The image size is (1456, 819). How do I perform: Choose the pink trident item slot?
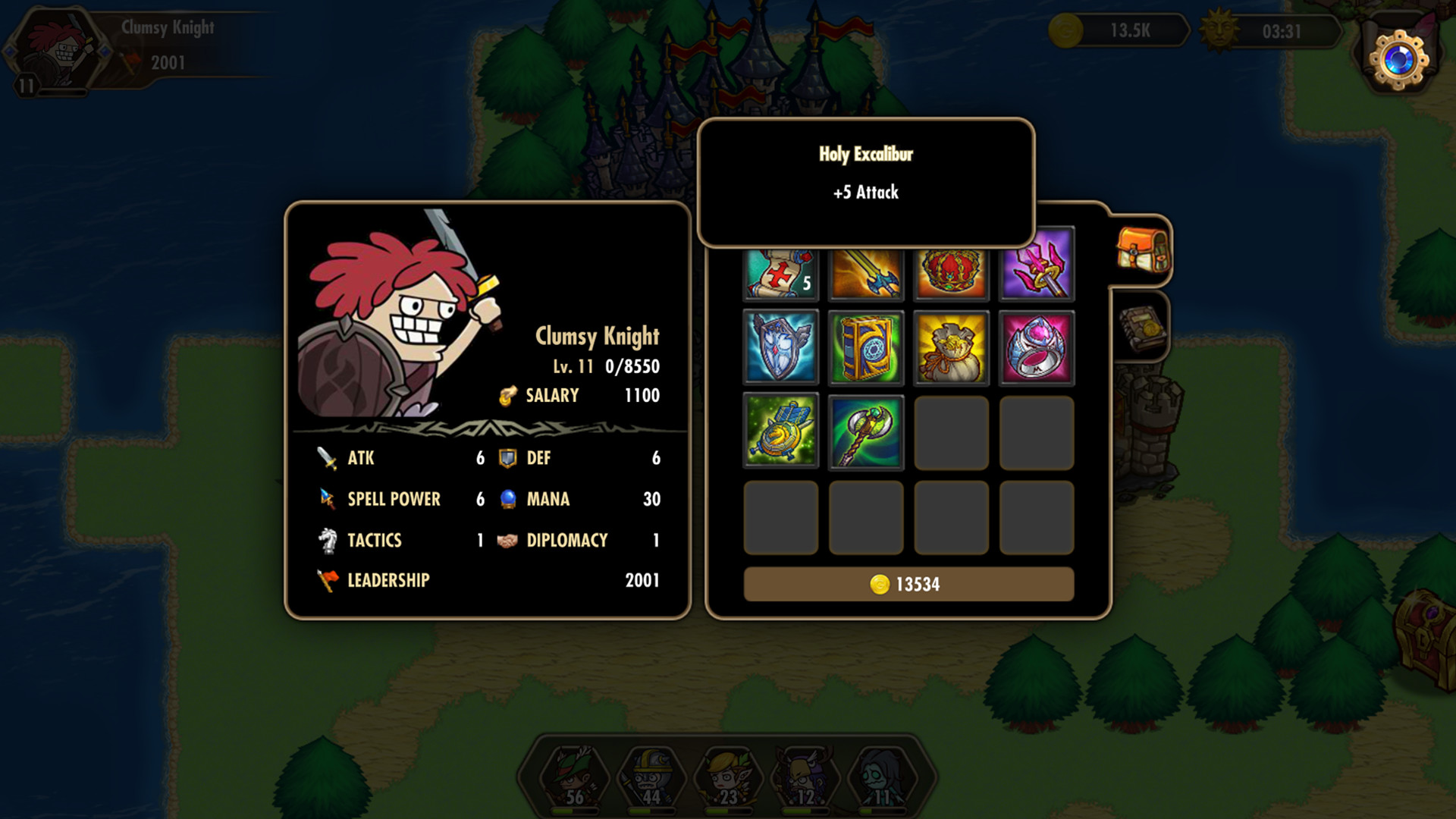pyautogui.click(x=1036, y=265)
